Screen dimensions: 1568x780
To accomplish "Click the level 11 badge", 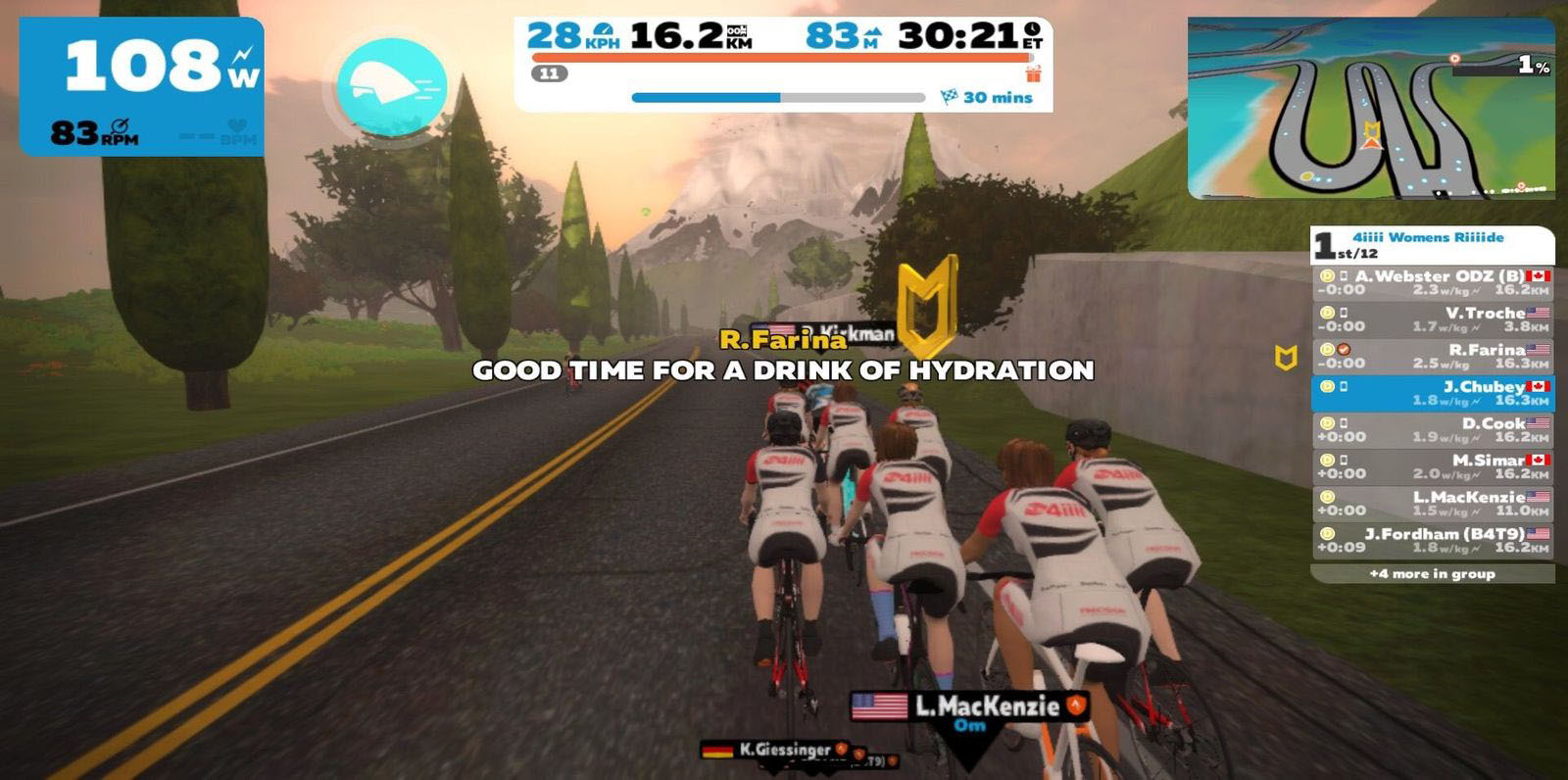I will click(x=549, y=73).
